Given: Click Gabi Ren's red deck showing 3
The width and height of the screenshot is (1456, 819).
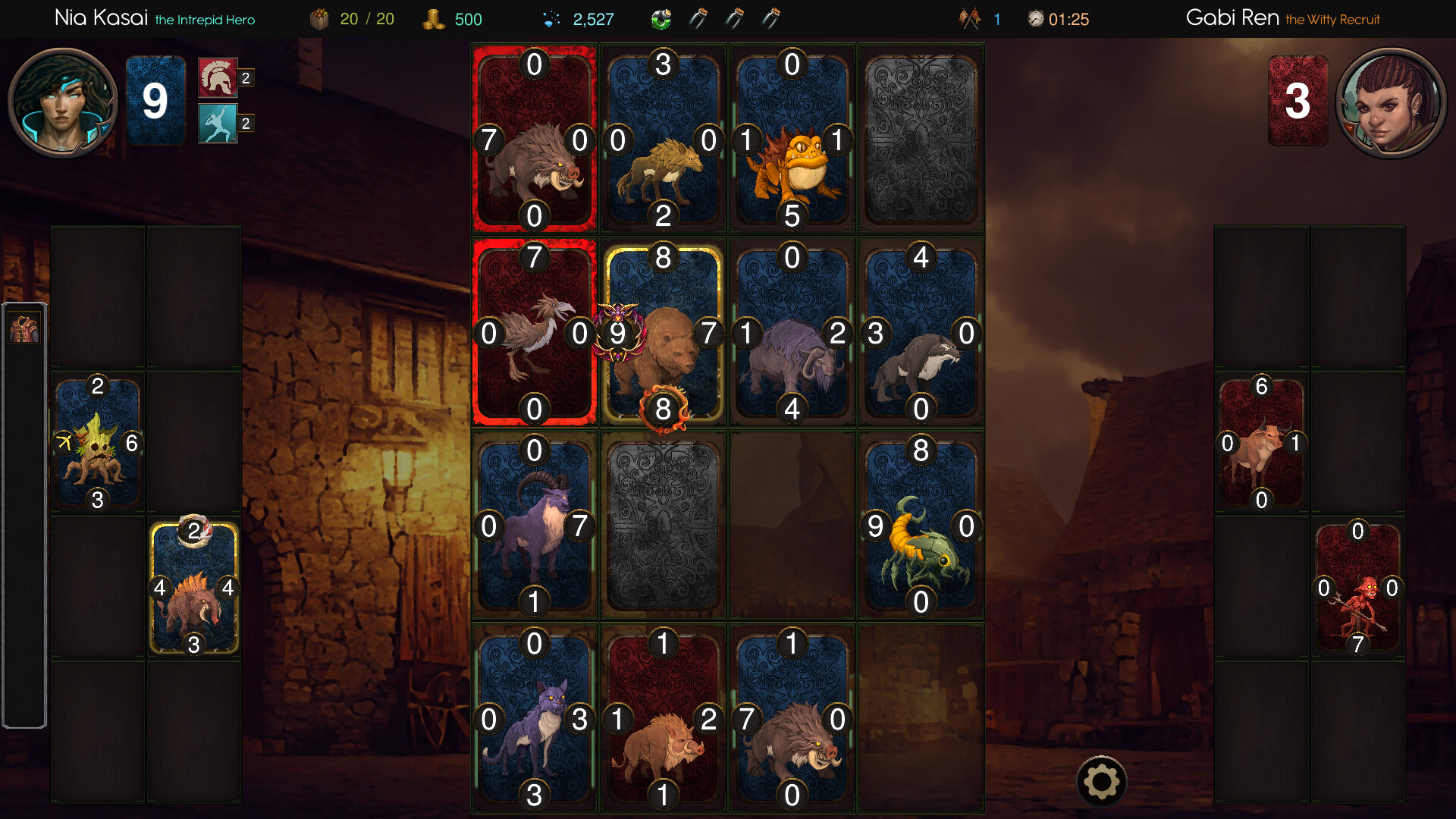Looking at the screenshot, I should (1298, 99).
